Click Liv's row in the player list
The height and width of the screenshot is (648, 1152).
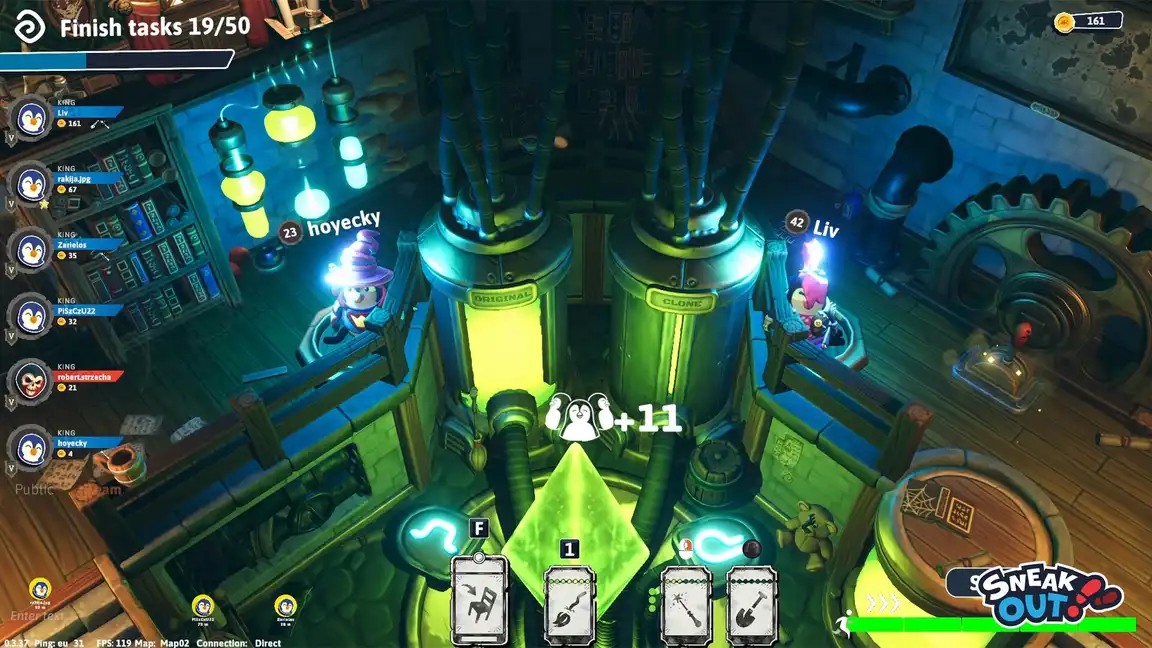click(70, 118)
